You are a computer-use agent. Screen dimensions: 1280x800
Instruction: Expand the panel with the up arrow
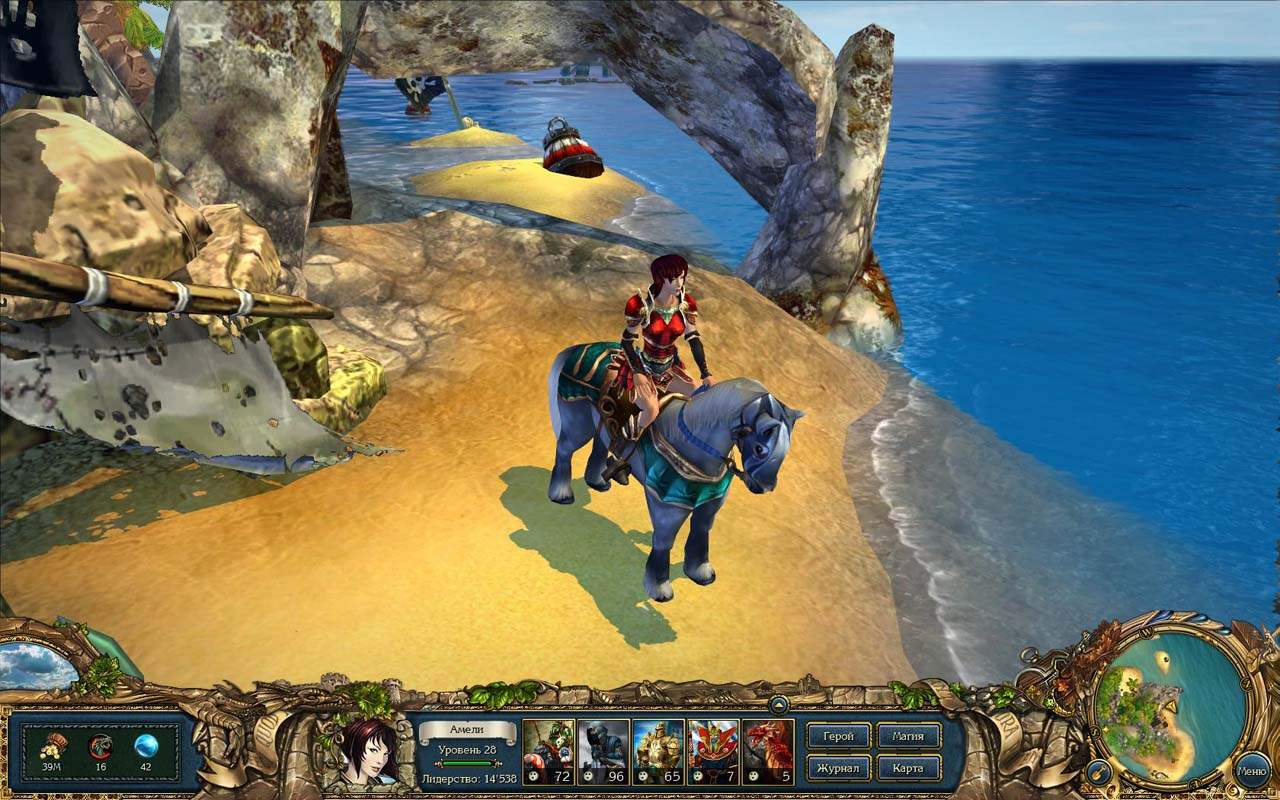click(778, 704)
